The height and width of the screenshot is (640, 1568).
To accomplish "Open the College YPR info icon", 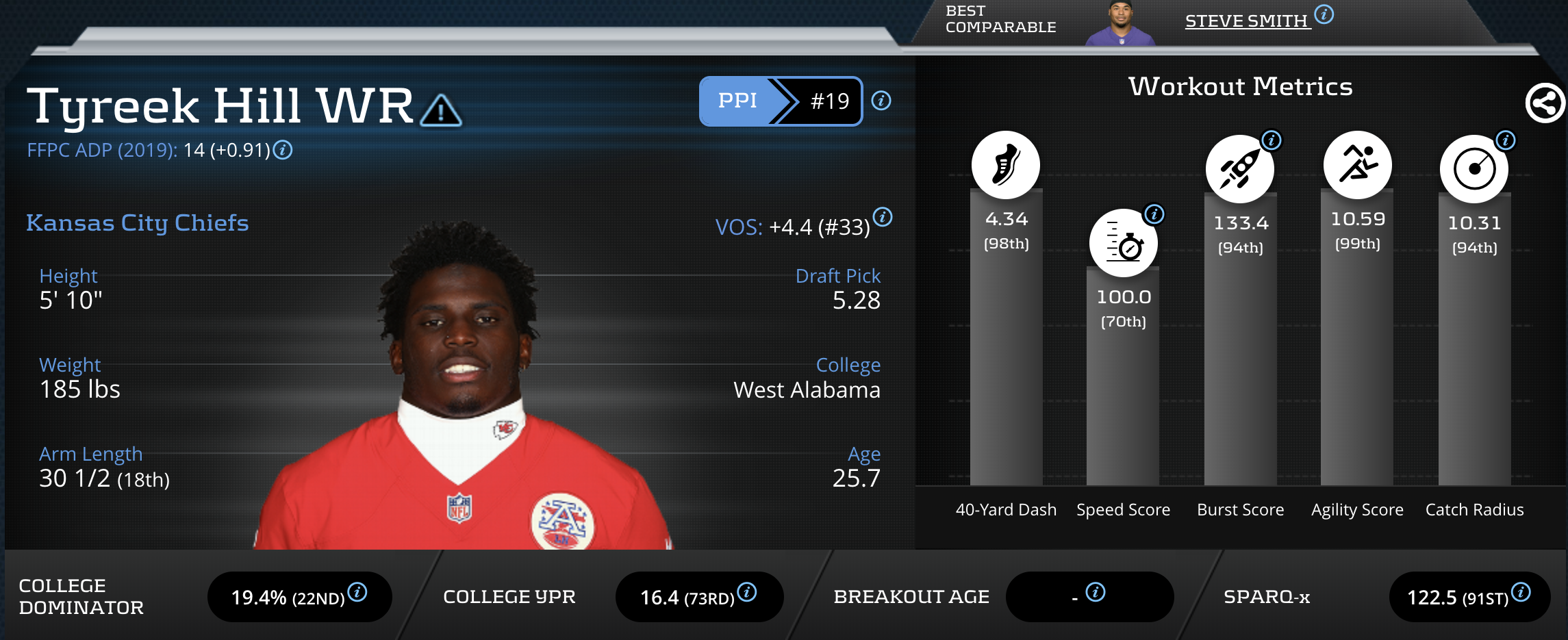I will click(x=747, y=592).
